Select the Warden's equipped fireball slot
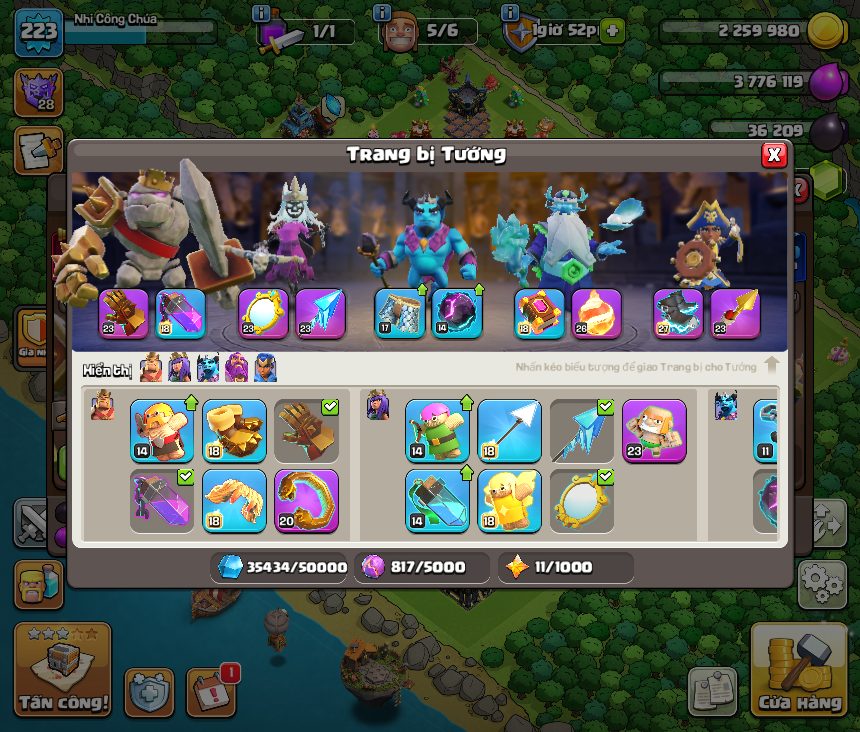860x732 pixels. 596,314
